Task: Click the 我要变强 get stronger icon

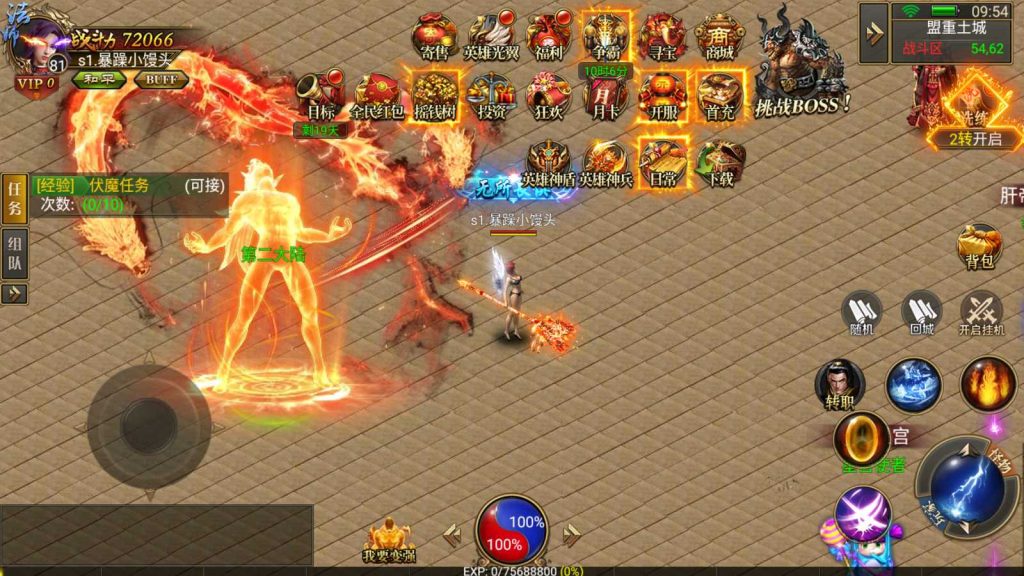Action: (x=390, y=541)
